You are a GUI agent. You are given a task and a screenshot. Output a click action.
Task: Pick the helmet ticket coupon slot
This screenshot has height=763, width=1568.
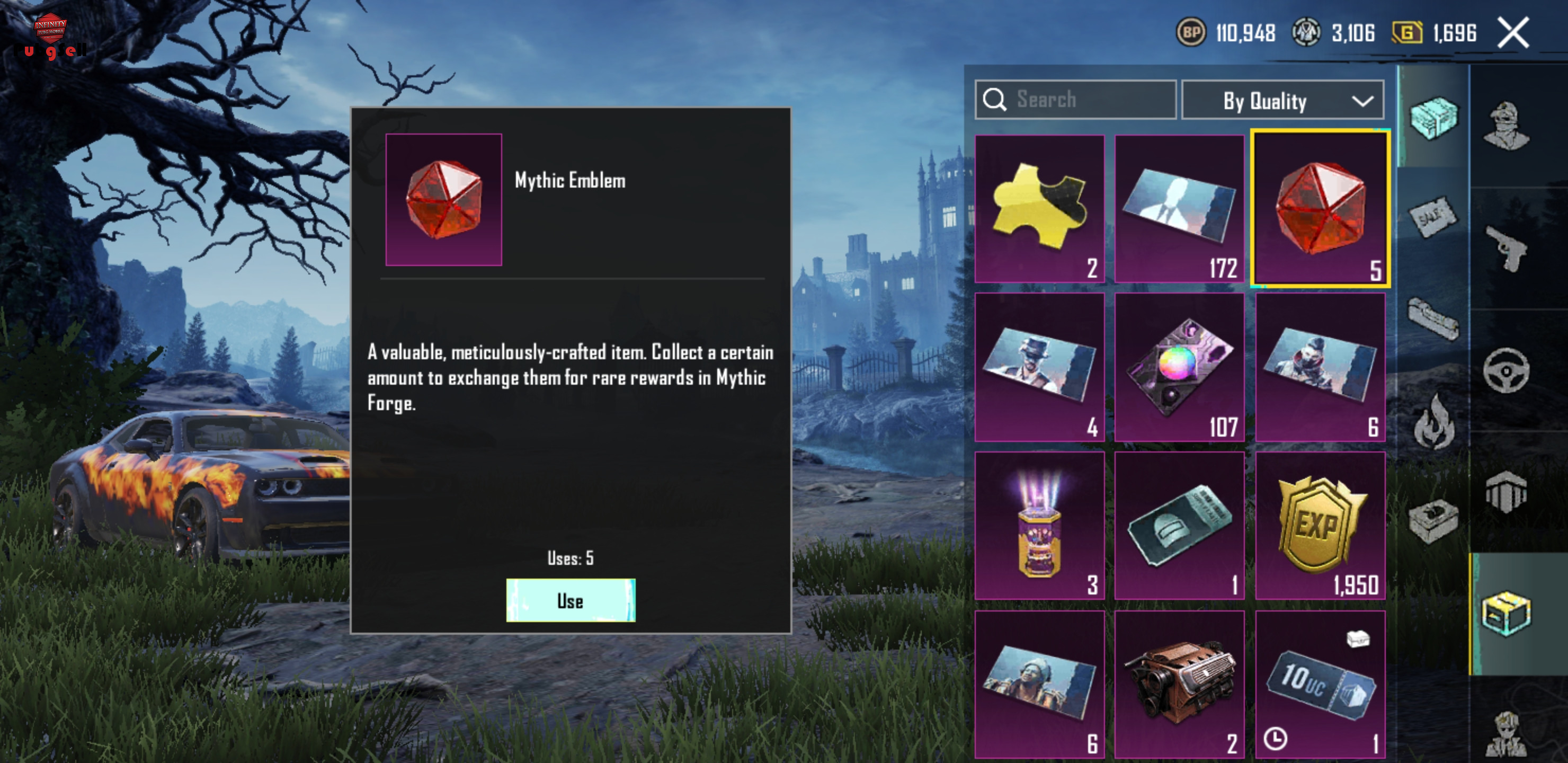pyautogui.click(x=1179, y=526)
